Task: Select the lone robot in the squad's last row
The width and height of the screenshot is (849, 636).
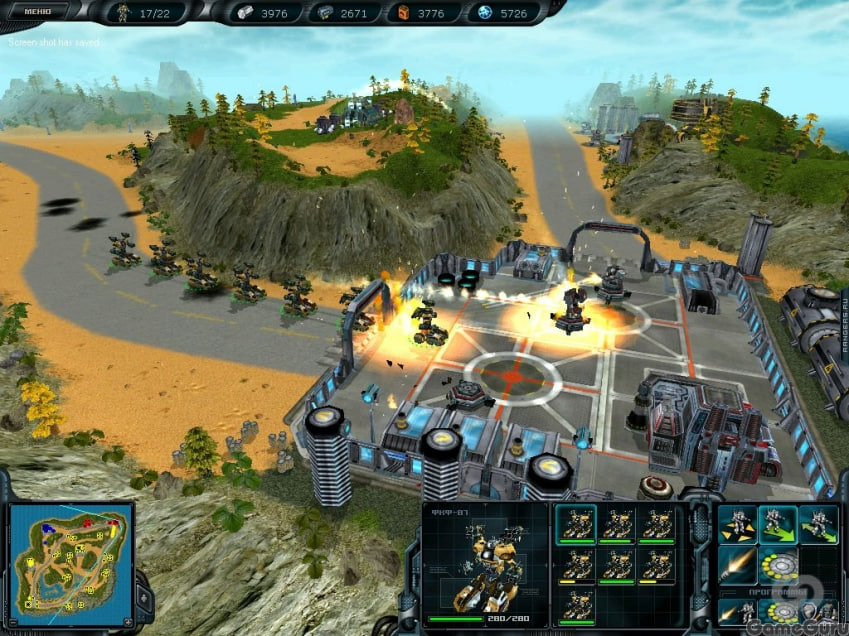Action: click(x=578, y=606)
